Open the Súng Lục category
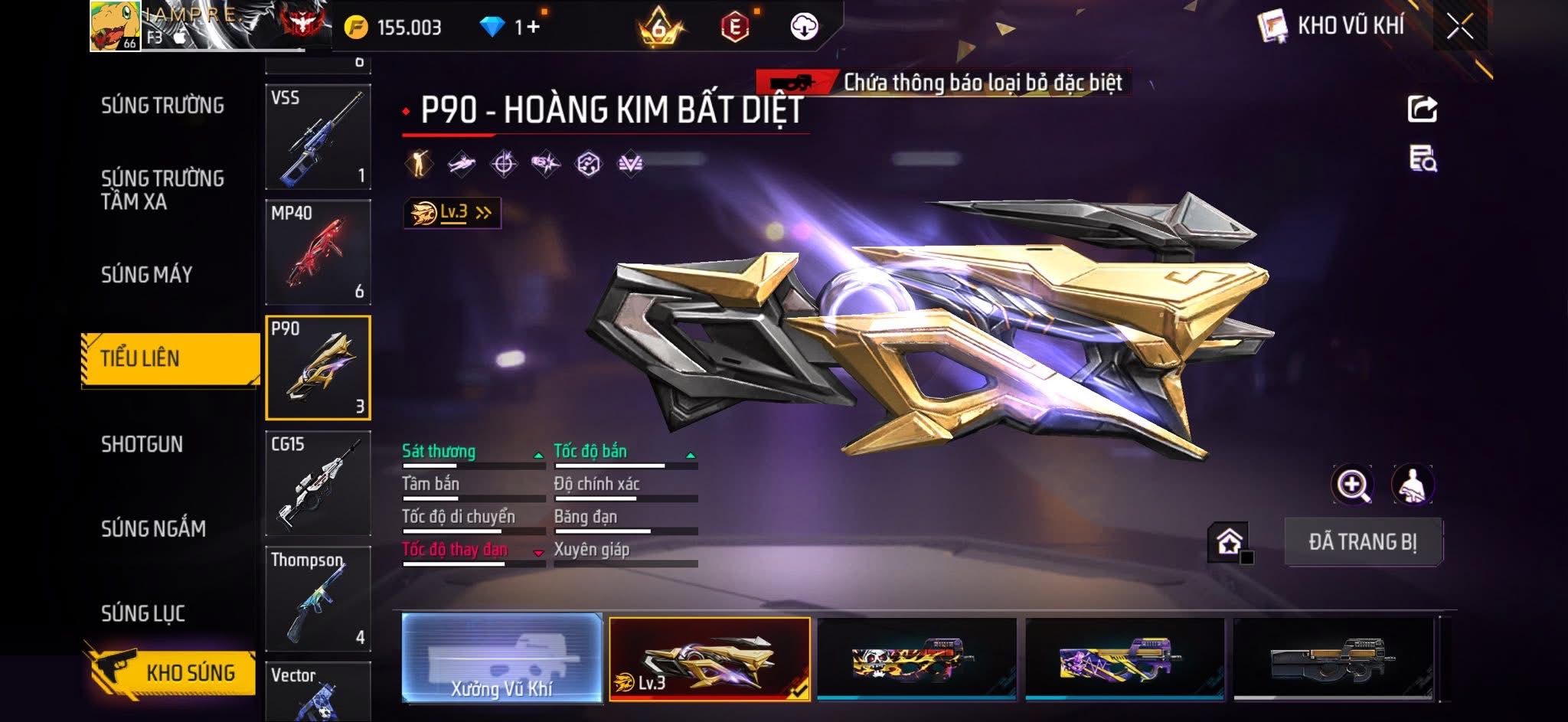 (x=143, y=613)
